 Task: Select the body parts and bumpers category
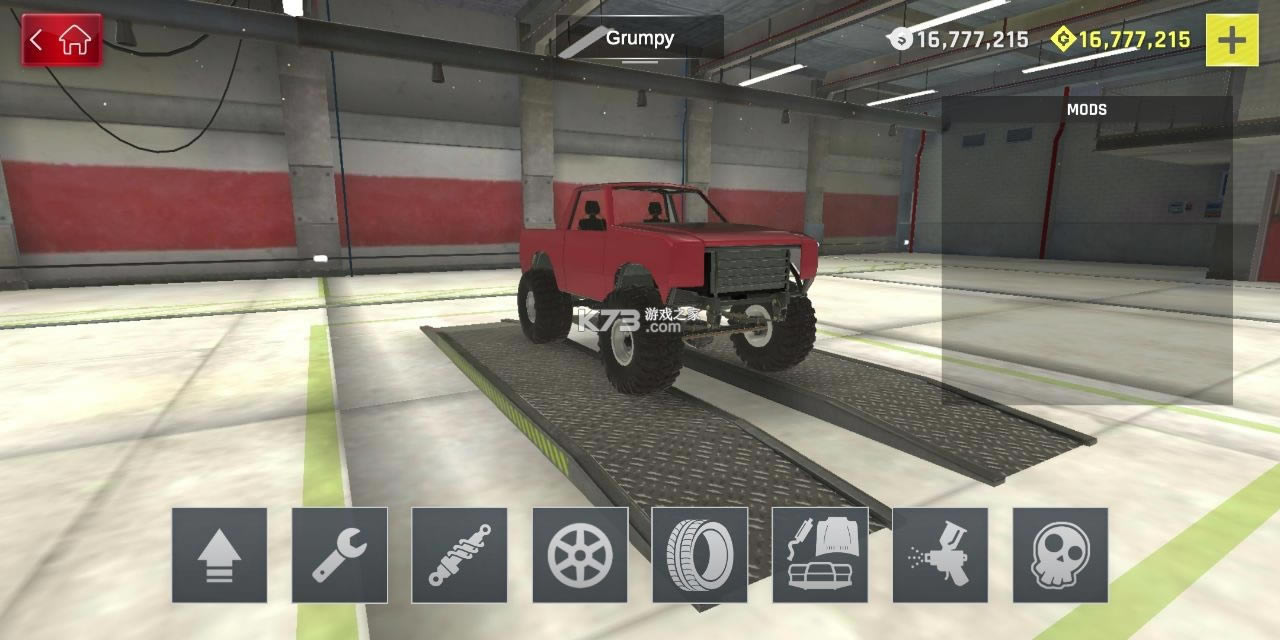[820, 555]
